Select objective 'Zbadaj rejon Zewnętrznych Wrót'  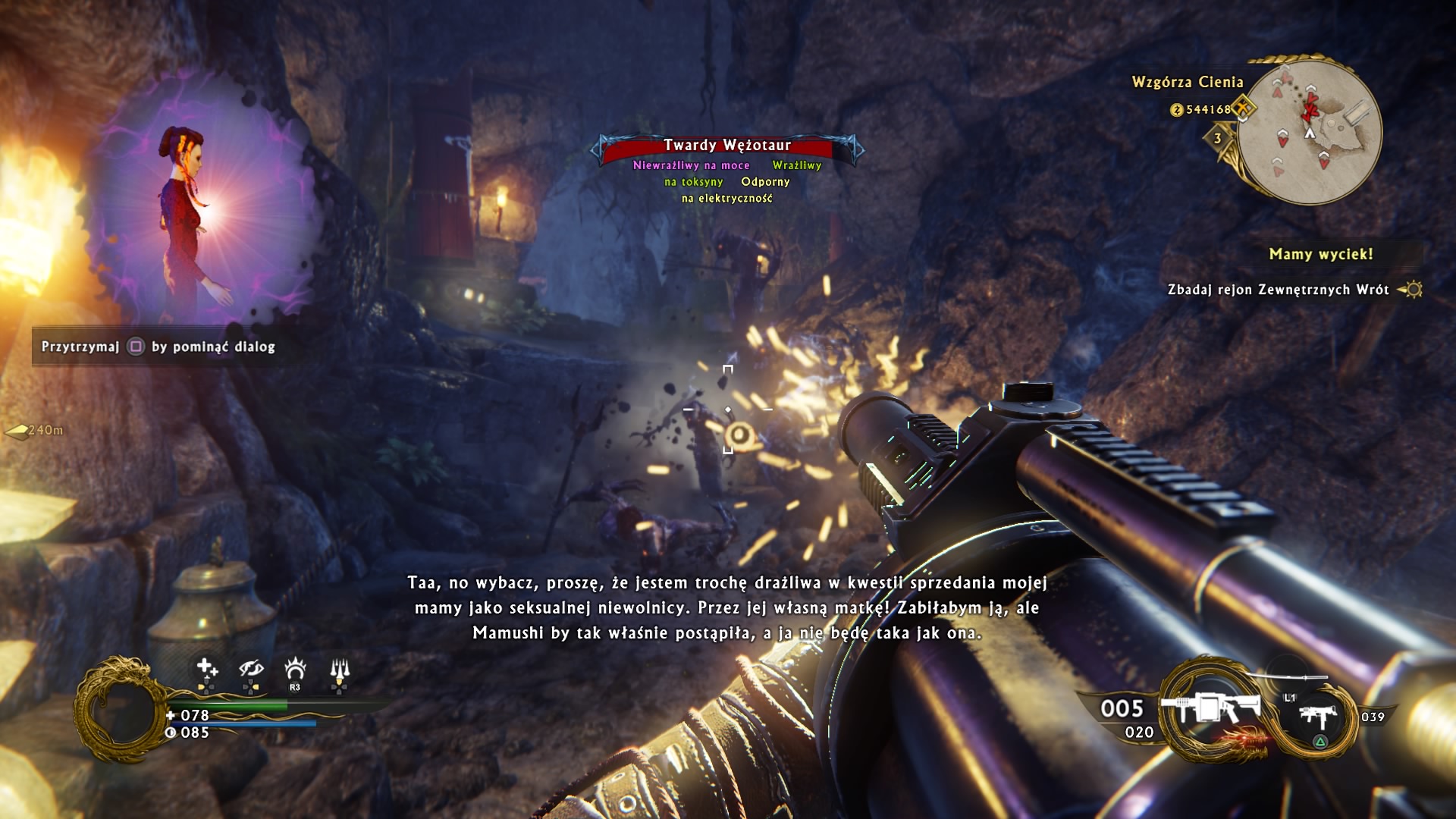[1278, 290]
